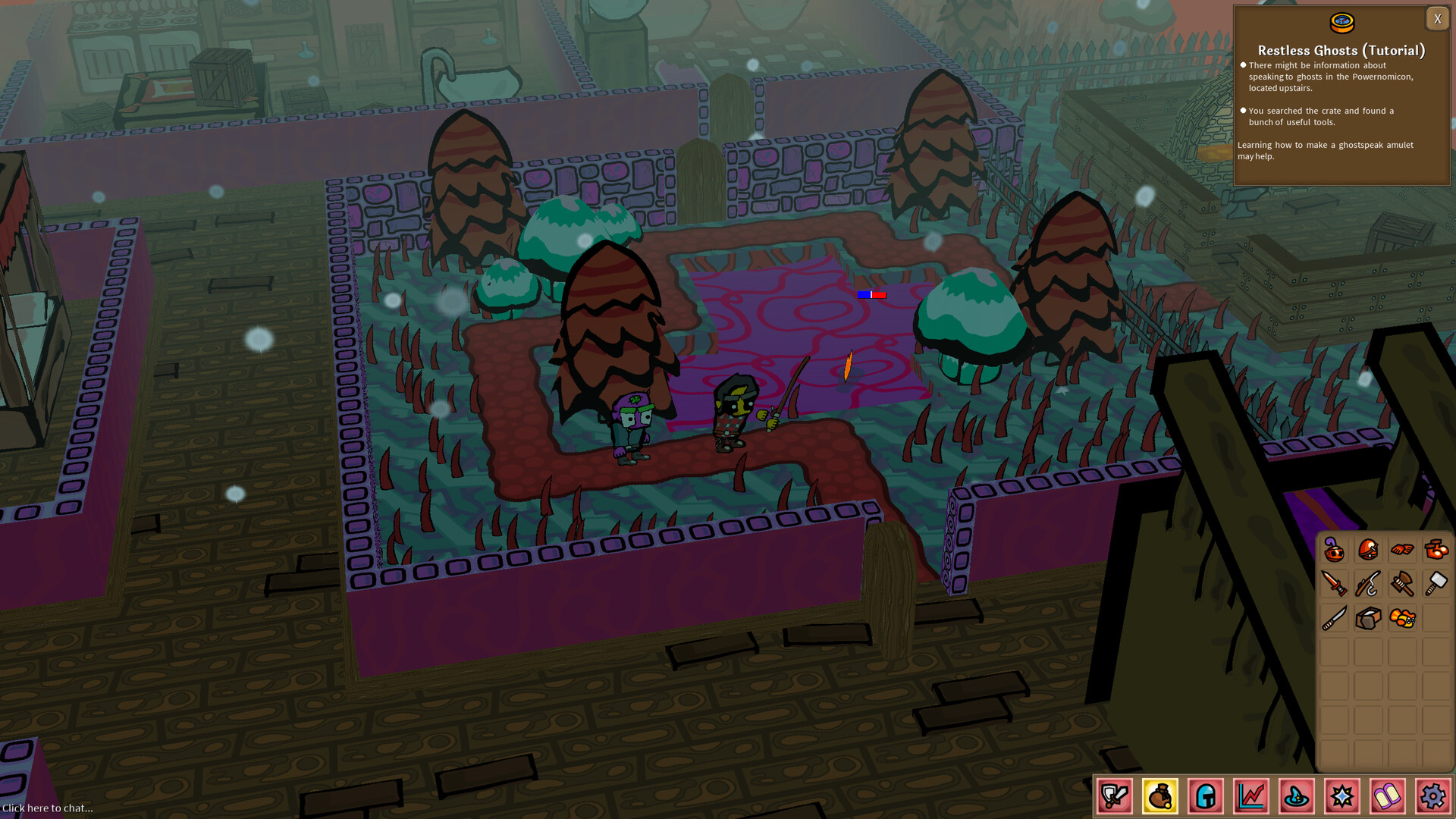The height and width of the screenshot is (819, 1456).
Task: Open the star abilities panel
Action: click(1341, 797)
